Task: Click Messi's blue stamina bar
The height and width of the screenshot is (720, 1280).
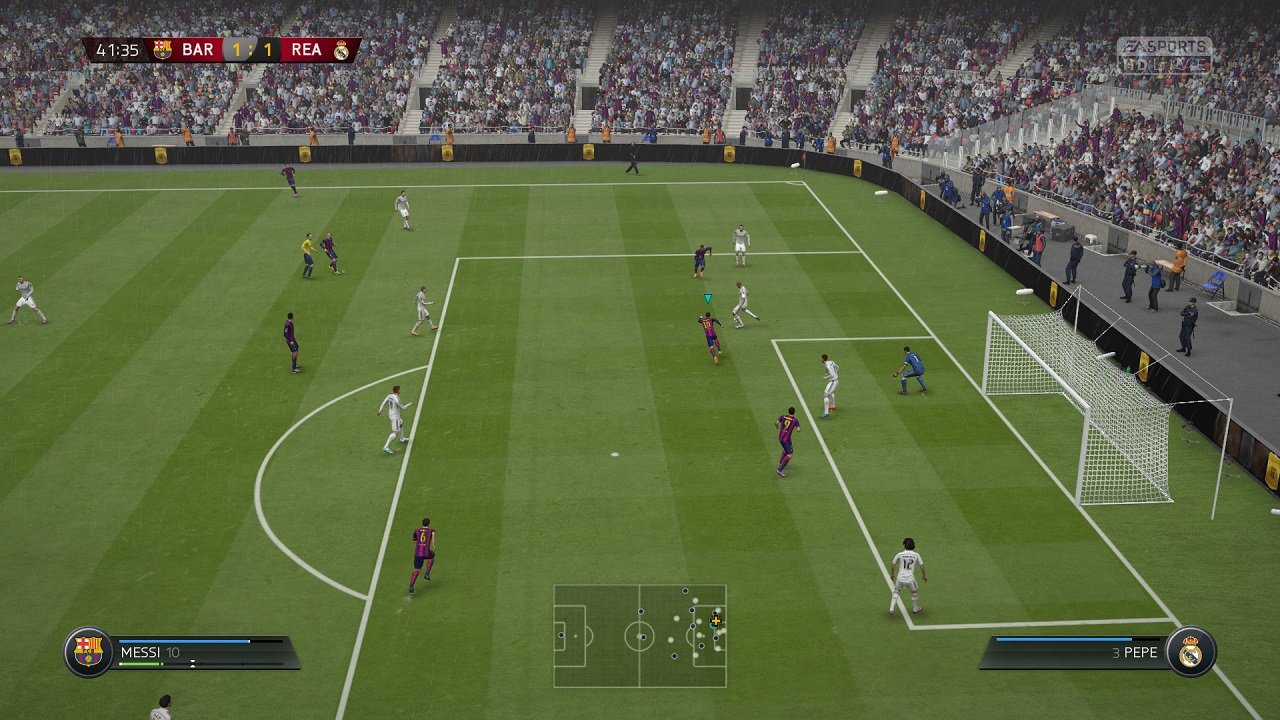Action: click(185, 641)
